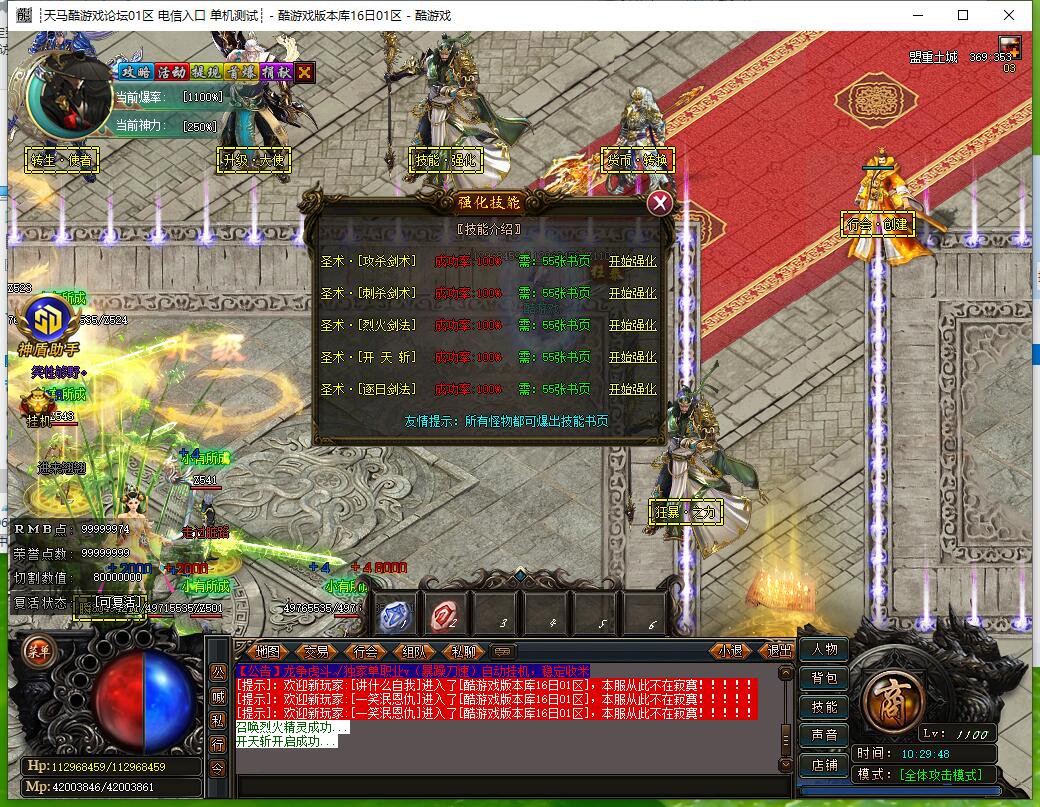Click the 地图 map button
The image size is (1040, 807).
268,651
